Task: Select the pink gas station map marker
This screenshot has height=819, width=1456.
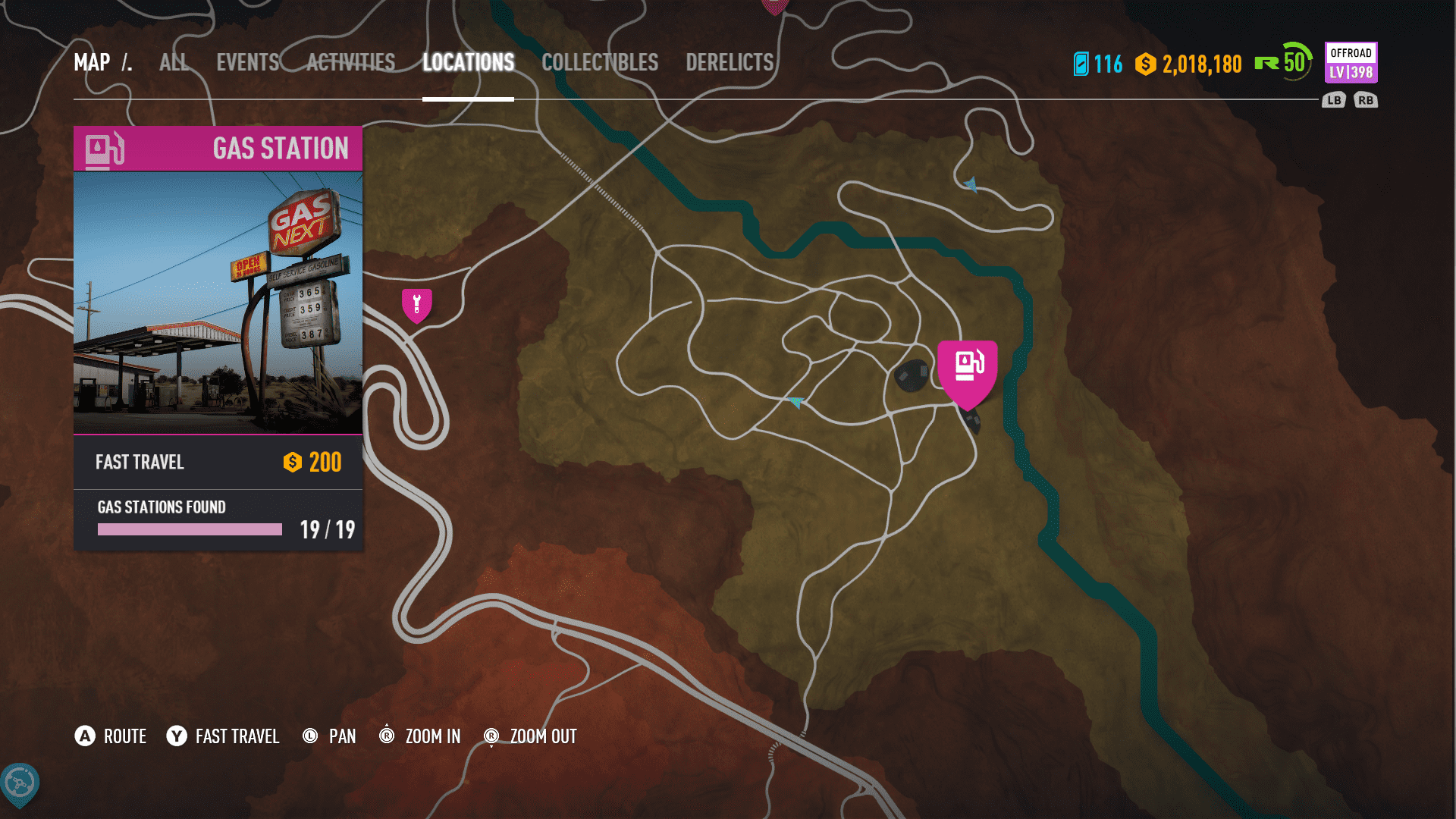Action: tap(967, 369)
